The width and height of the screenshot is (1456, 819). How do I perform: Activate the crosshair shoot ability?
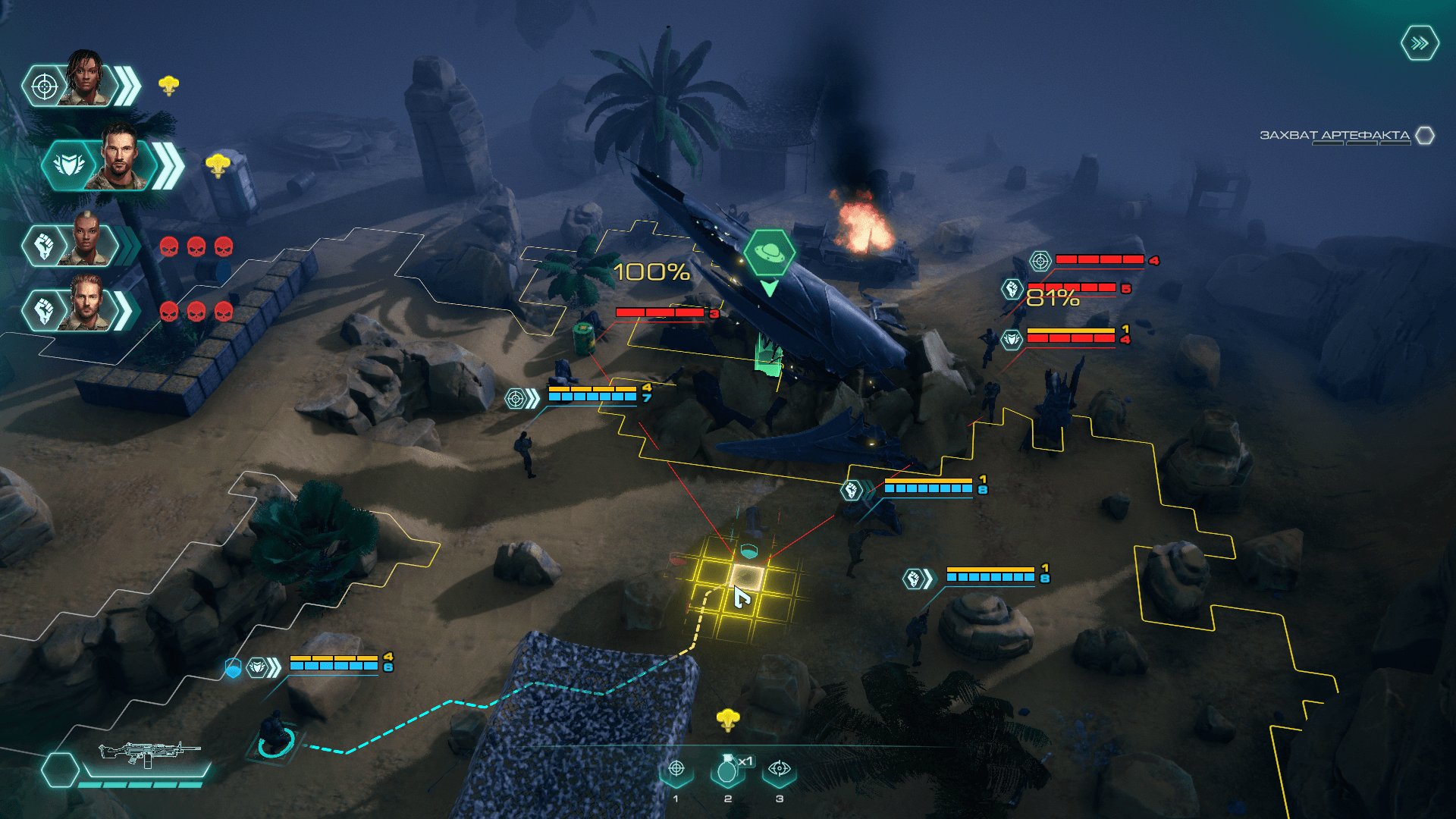676,770
